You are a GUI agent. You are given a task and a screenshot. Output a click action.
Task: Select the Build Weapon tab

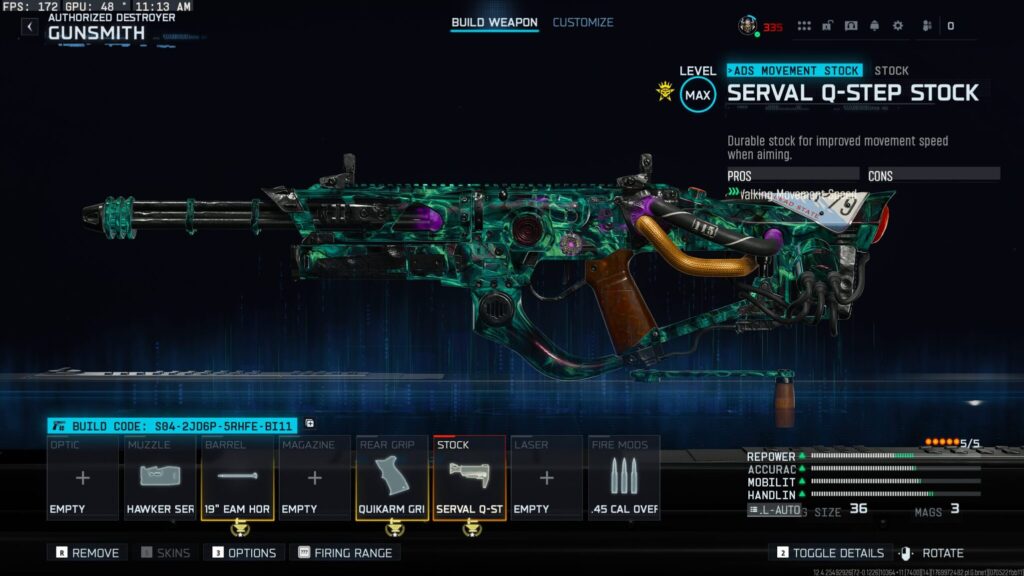point(494,22)
